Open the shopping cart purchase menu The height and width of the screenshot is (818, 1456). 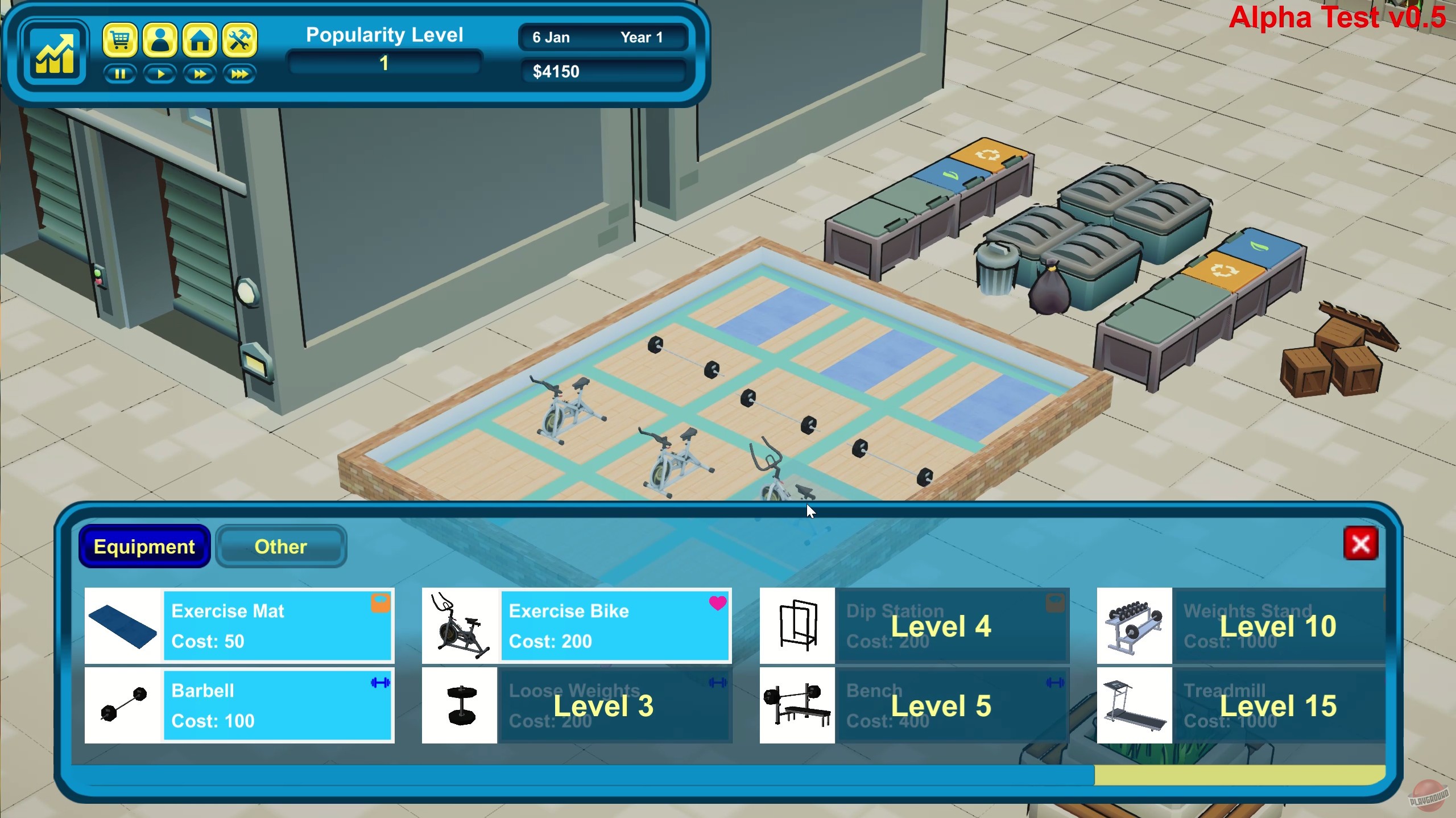[120, 40]
